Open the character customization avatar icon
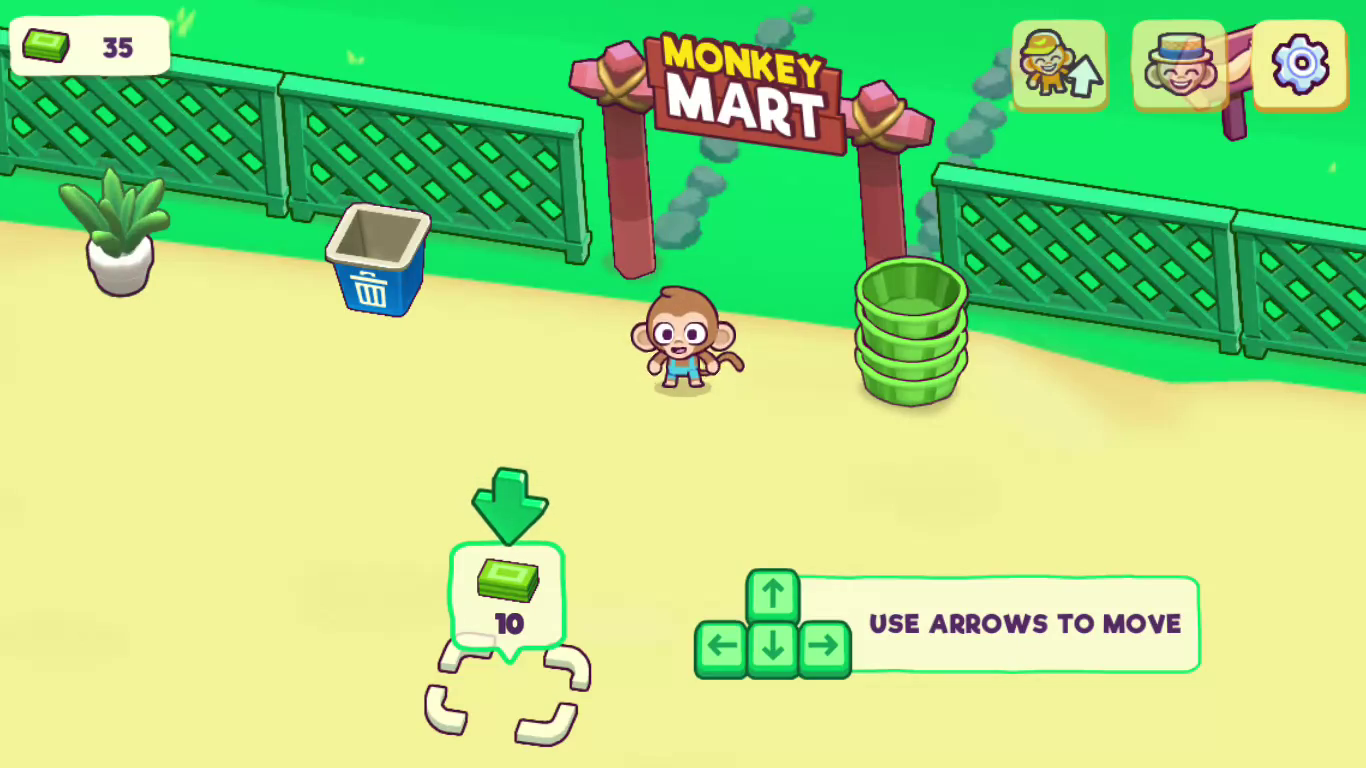The height and width of the screenshot is (768, 1366). 1180,65
